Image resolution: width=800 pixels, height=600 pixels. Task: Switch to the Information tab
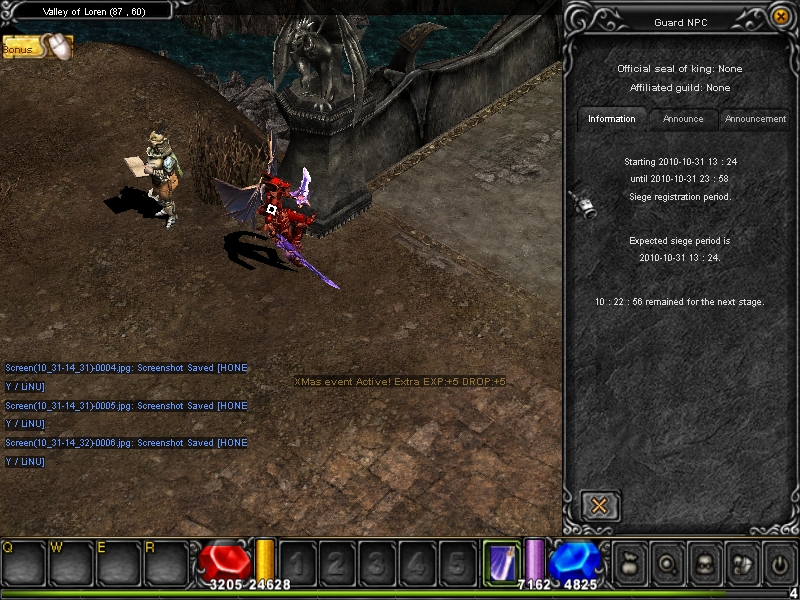(612, 119)
